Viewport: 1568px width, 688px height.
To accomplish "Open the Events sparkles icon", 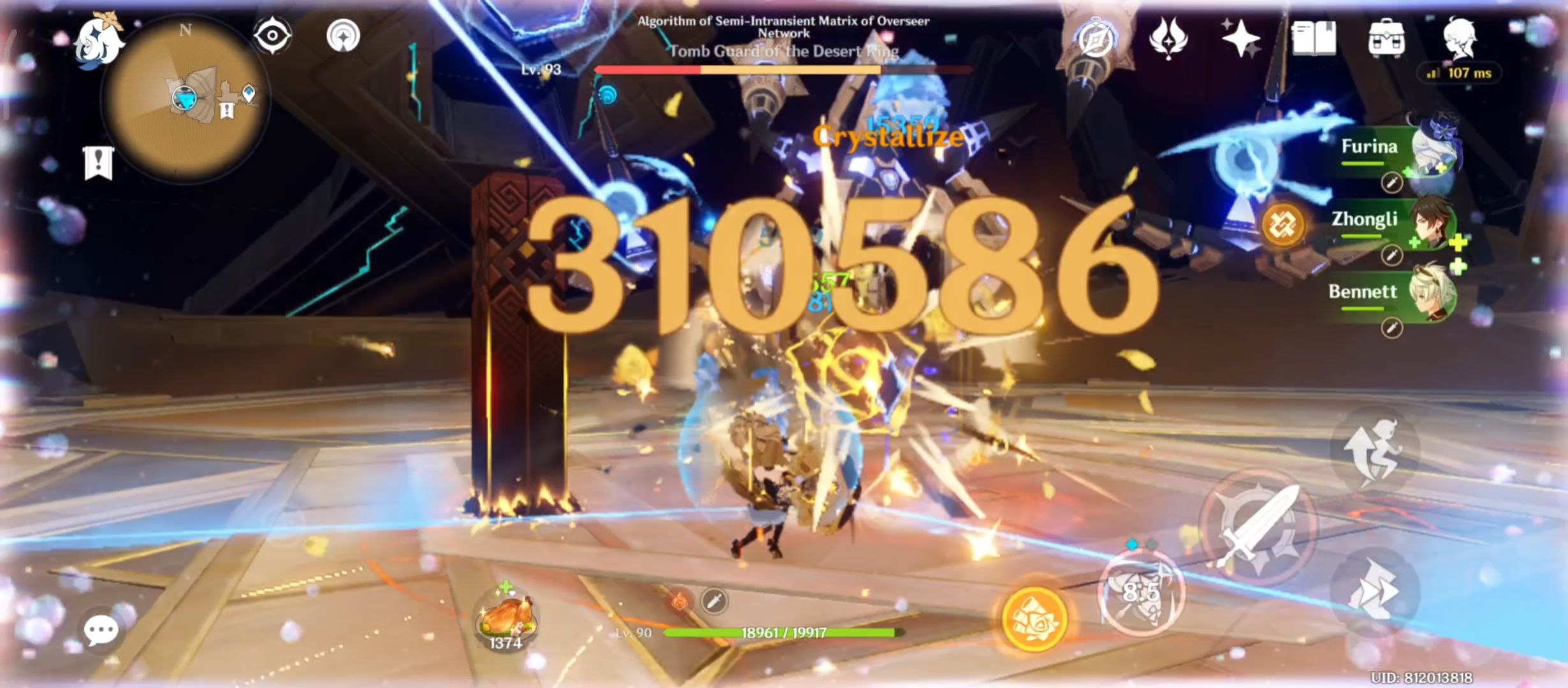I will coord(1243,38).
